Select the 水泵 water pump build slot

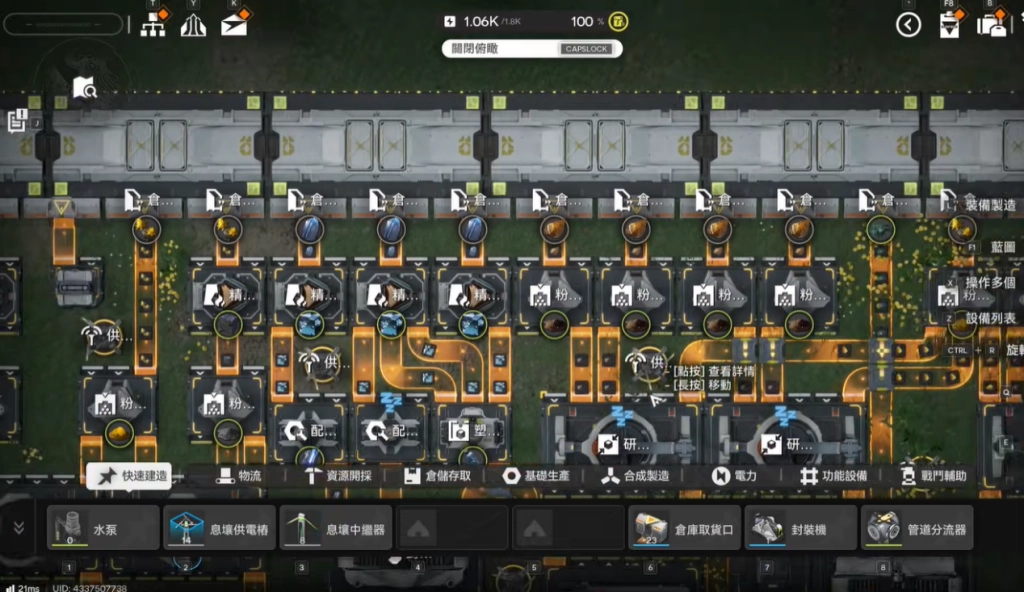click(x=104, y=528)
